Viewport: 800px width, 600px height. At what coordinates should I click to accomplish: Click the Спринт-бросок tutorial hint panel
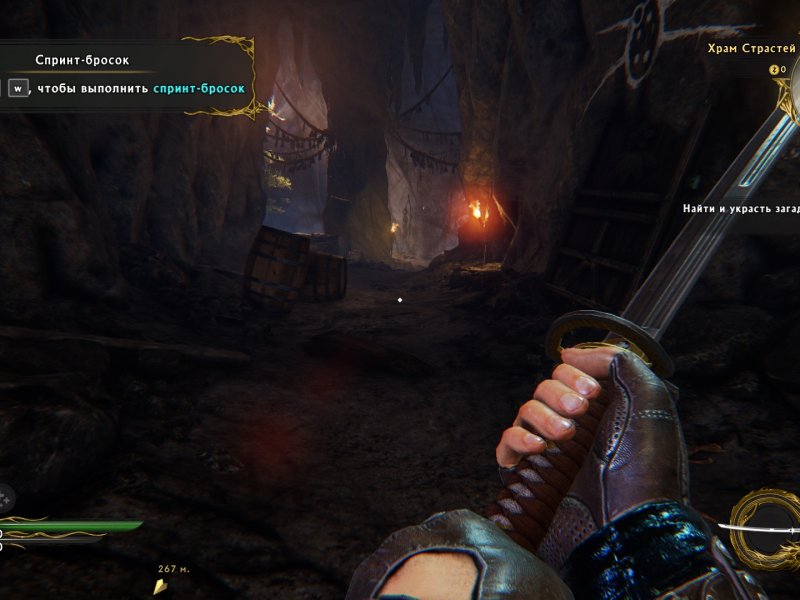[126, 75]
